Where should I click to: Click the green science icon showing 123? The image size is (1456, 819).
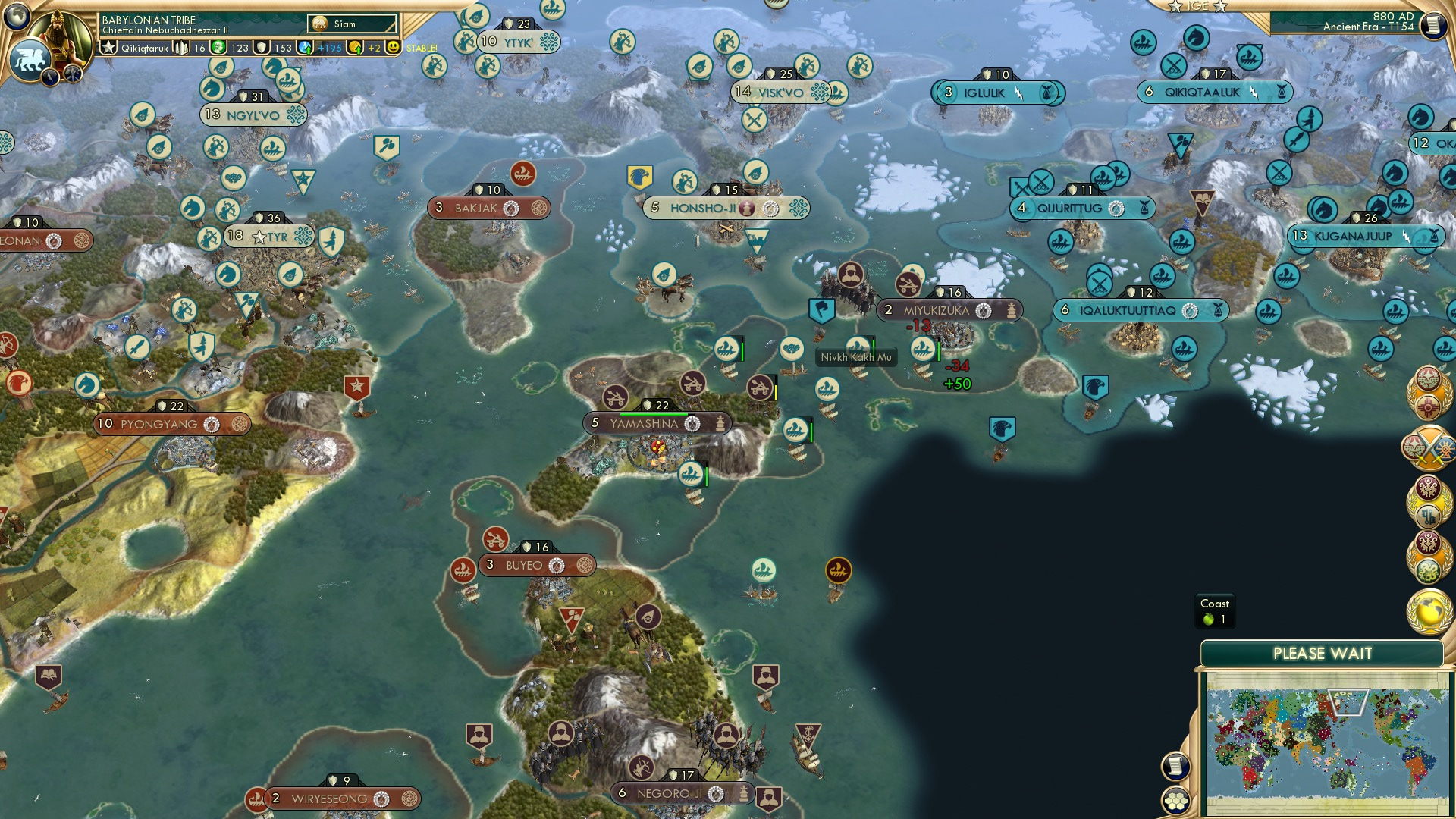click(220, 49)
